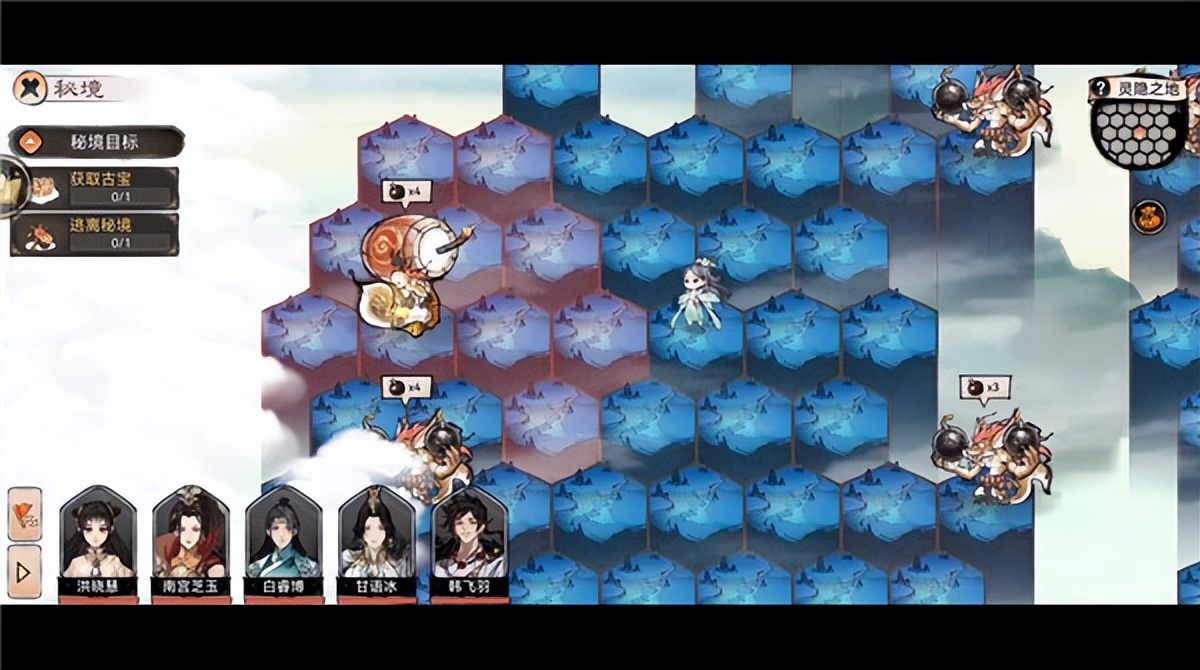Tap the question mark help icon
This screenshot has width=1200, height=670.
1102,88
